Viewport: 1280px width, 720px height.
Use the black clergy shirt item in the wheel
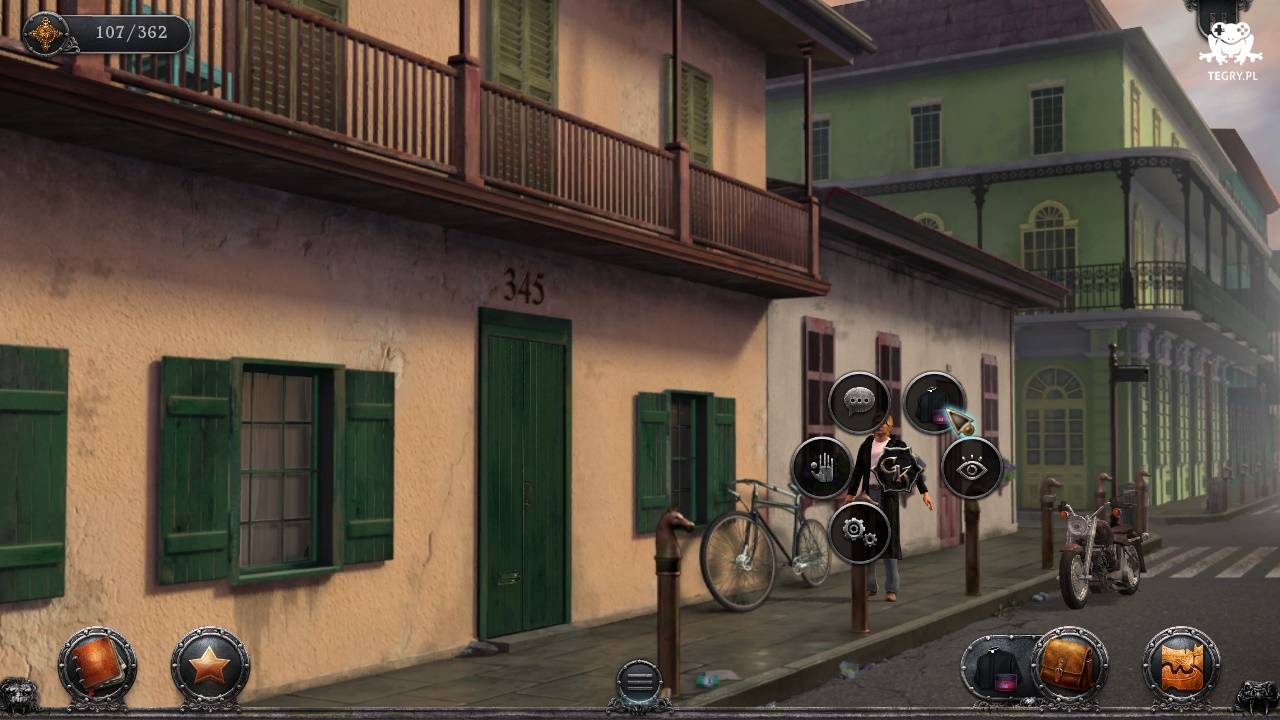click(933, 402)
